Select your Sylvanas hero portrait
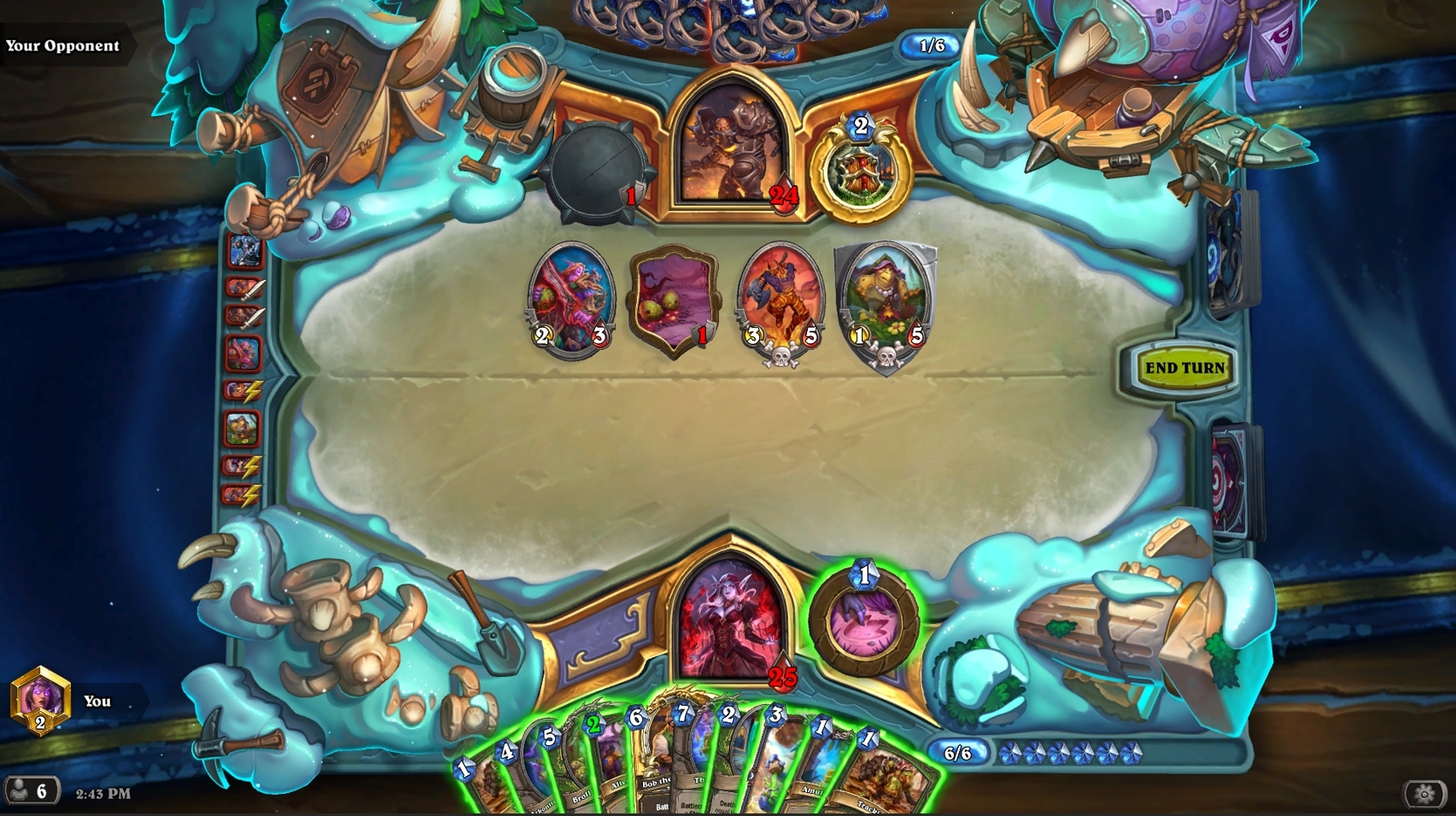 pos(736,613)
